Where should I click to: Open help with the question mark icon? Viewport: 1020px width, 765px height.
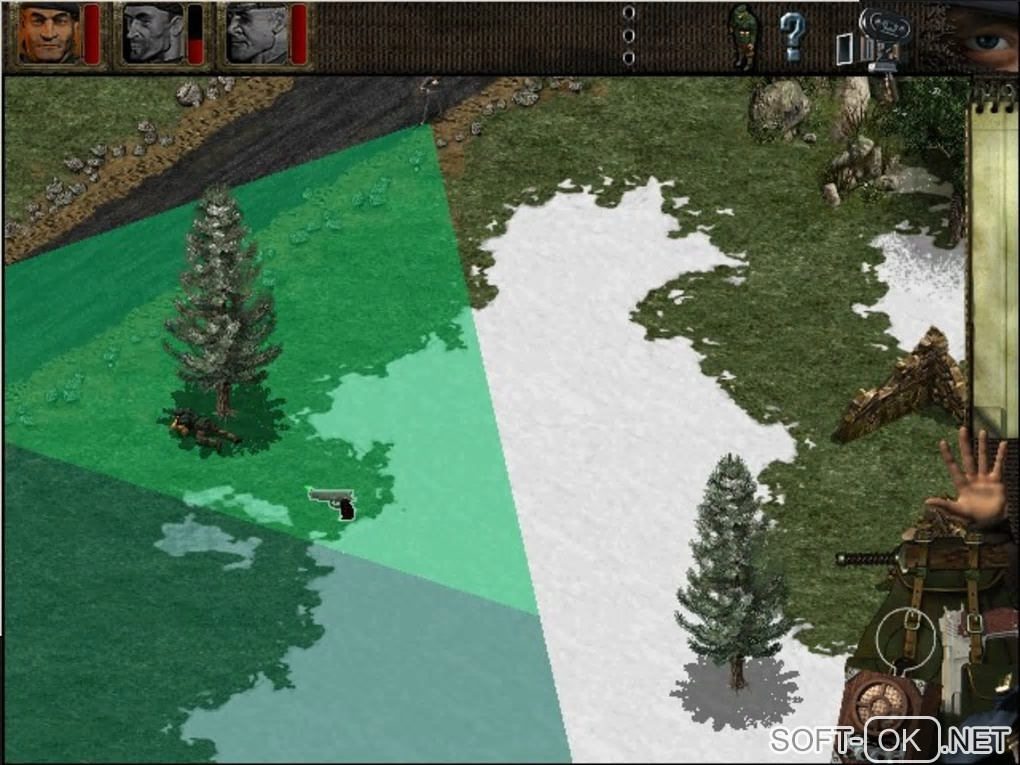(792, 38)
